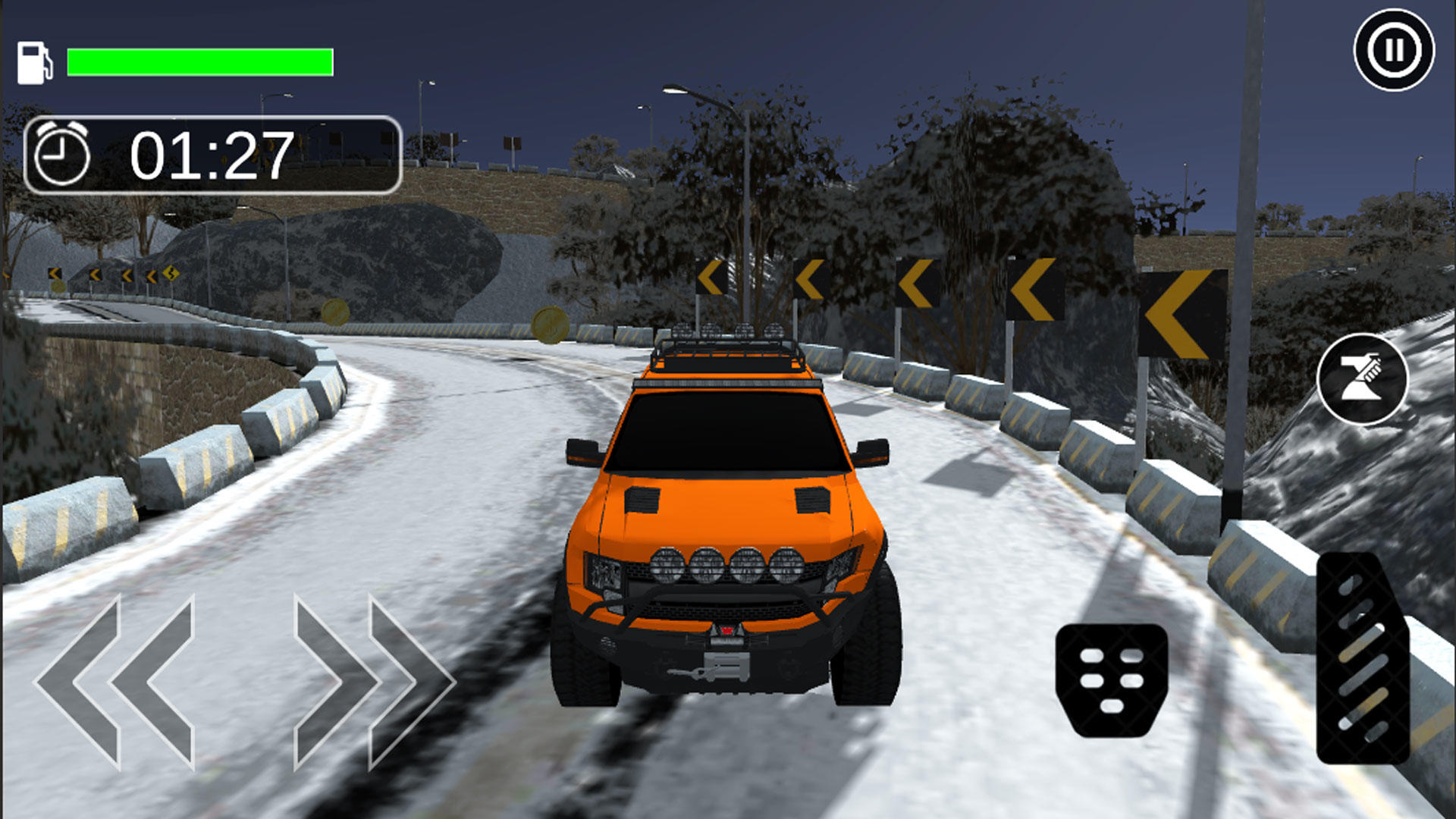Viewport: 1456px width, 819px height.
Task: Click the truck's roof light rack
Action: [x=726, y=343]
